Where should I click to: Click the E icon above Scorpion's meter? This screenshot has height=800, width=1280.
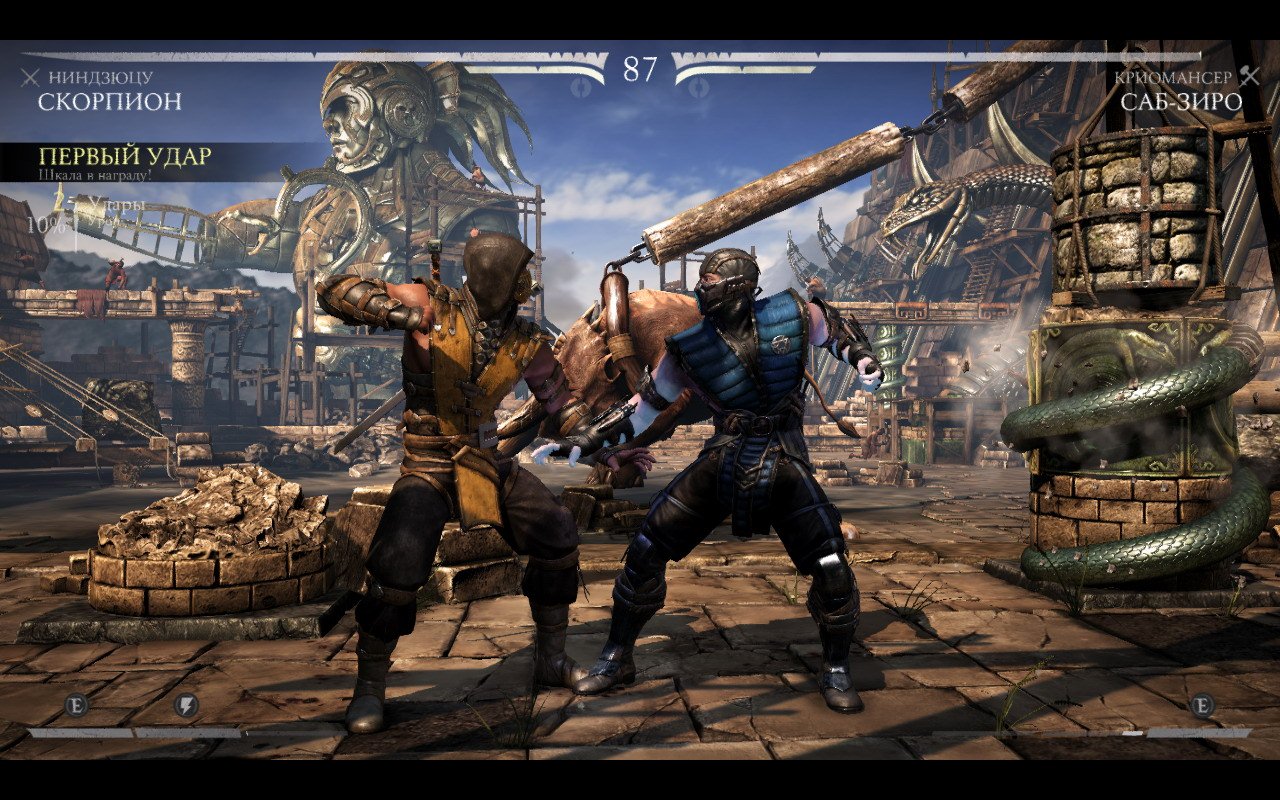point(77,706)
